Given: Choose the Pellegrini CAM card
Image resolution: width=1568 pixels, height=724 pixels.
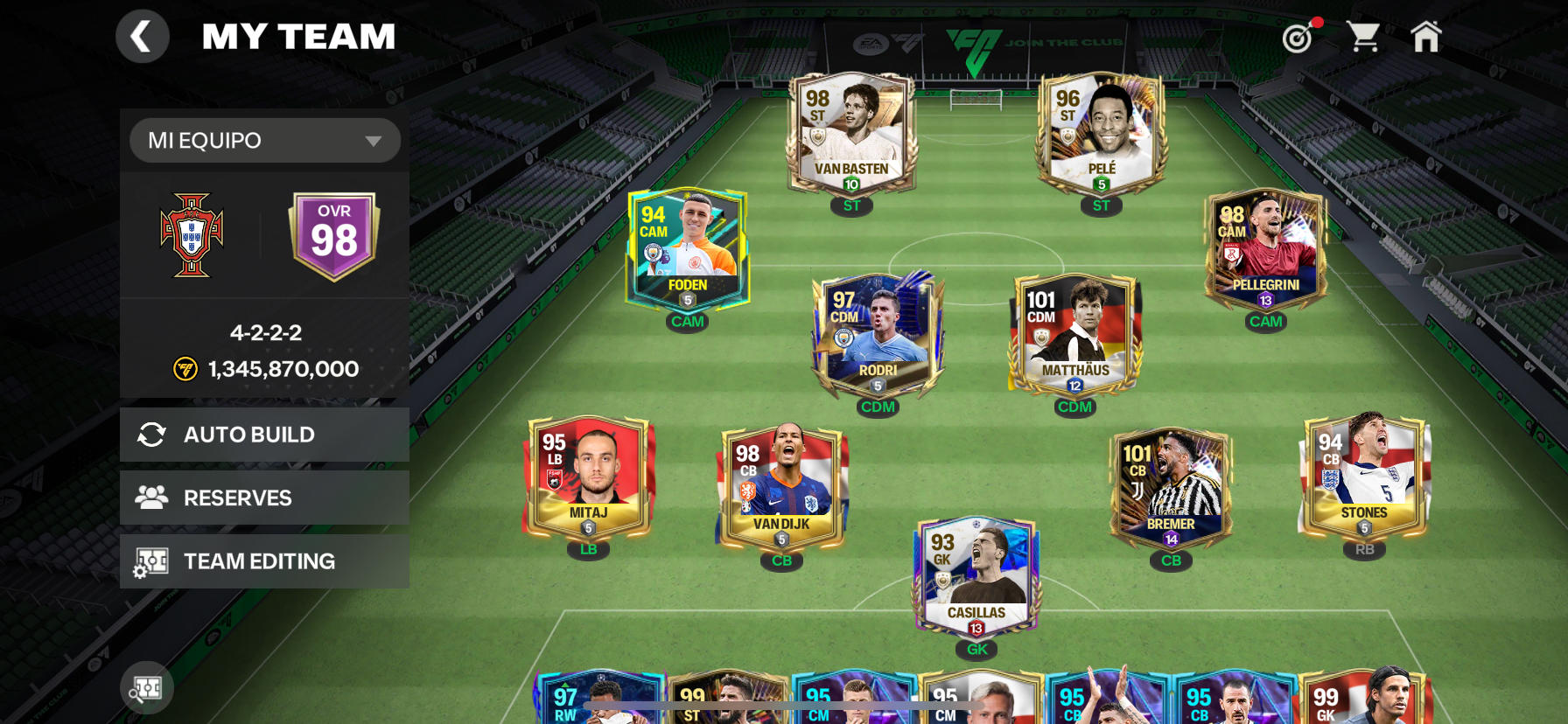Looking at the screenshot, I should [x=1265, y=250].
